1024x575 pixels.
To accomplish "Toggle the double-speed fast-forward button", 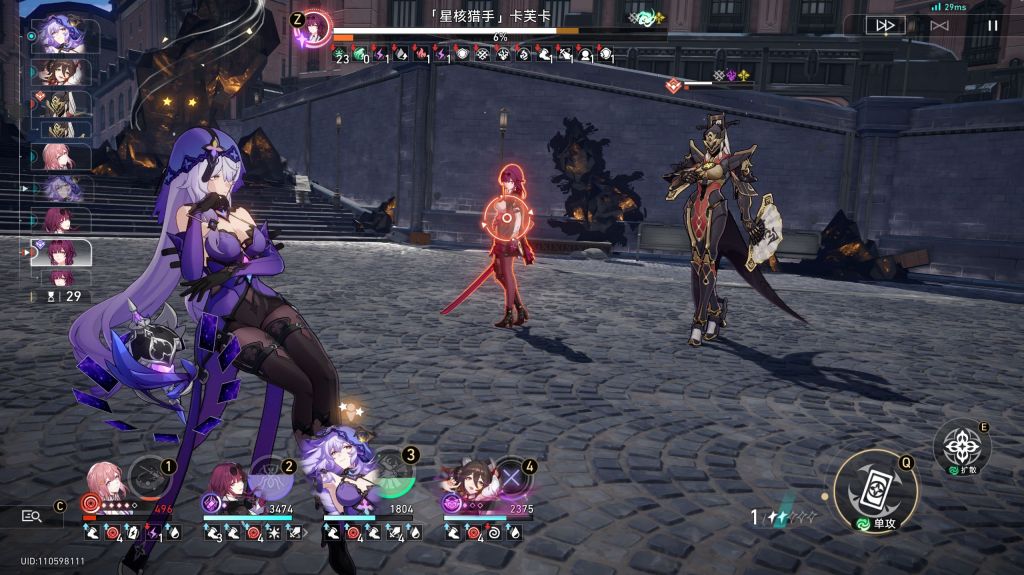I will coord(885,26).
